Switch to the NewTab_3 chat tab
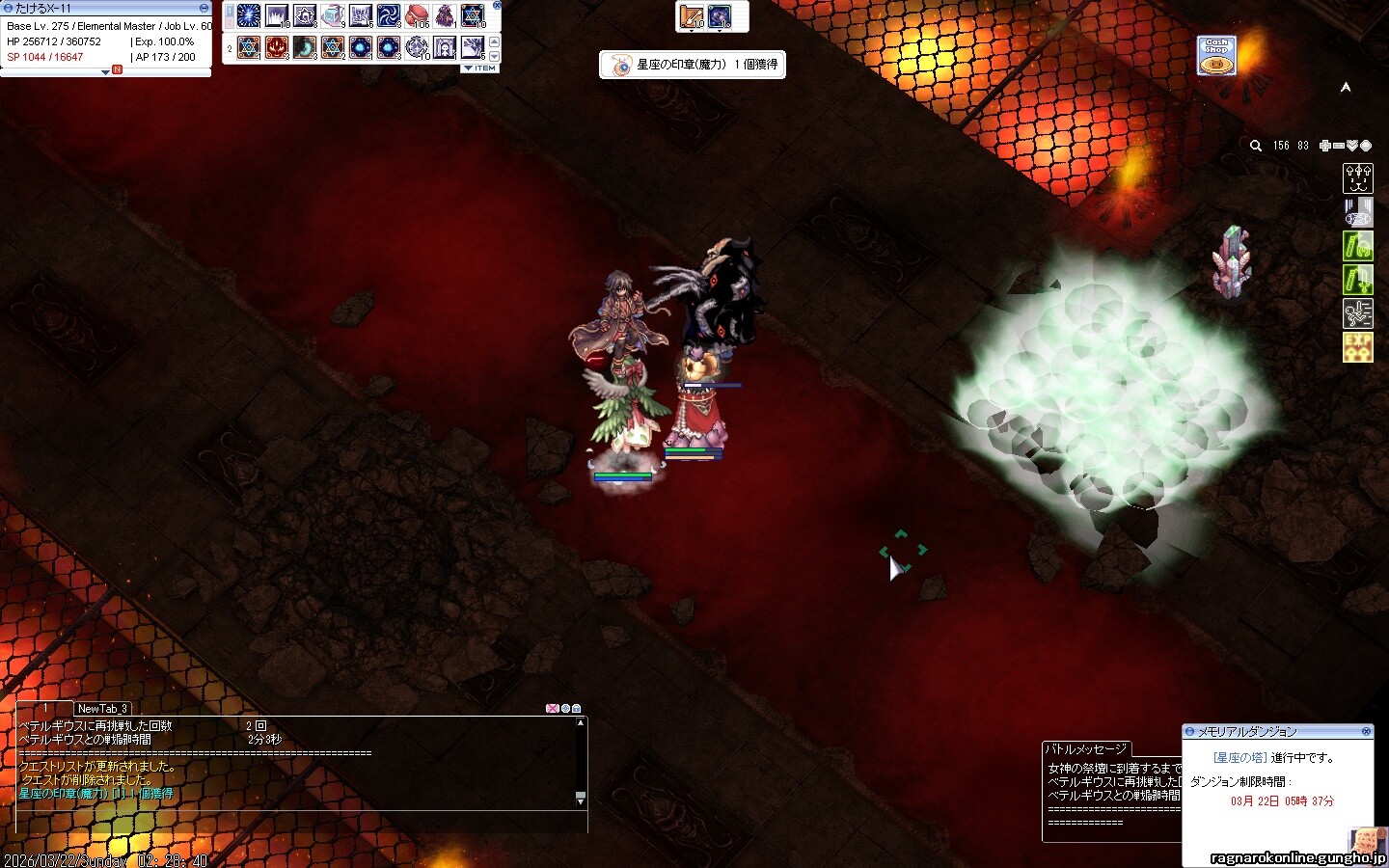 (x=102, y=708)
